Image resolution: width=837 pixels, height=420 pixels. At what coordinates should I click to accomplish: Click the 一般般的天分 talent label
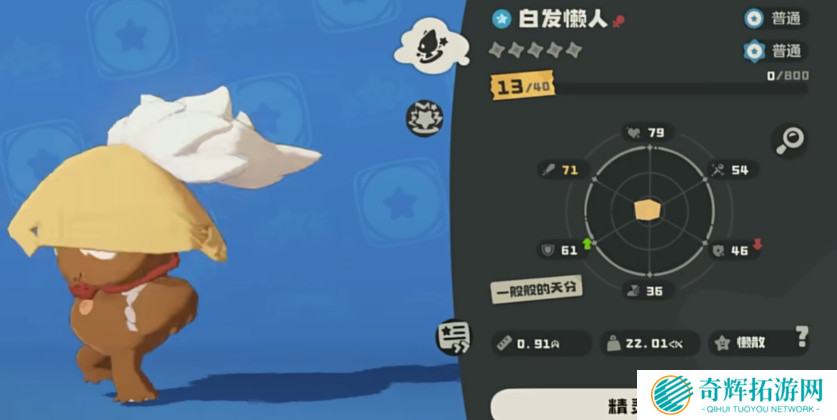tap(536, 289)
